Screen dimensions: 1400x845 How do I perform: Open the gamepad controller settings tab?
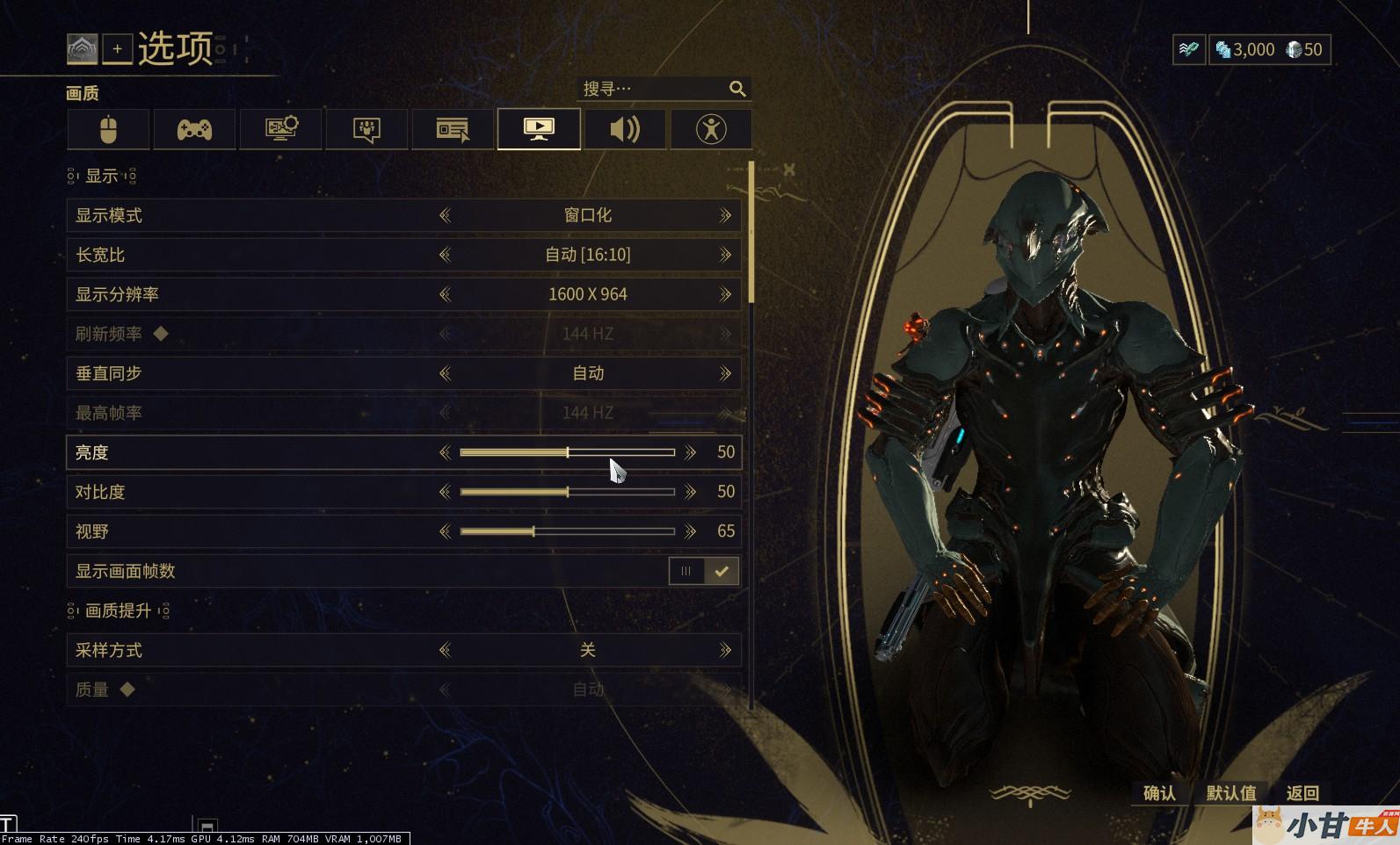[194, 130]
